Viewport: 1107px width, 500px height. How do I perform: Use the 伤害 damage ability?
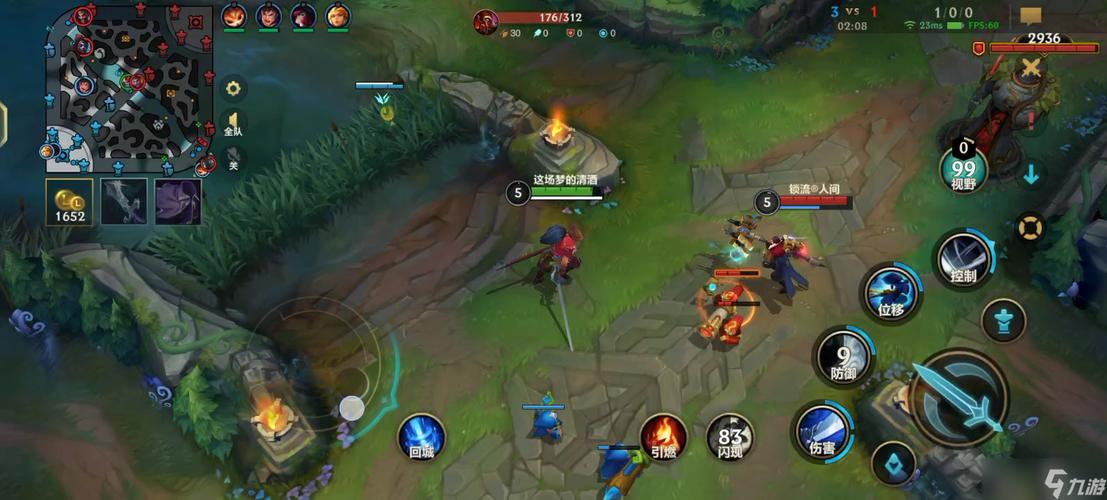click(x=824, y=431)
